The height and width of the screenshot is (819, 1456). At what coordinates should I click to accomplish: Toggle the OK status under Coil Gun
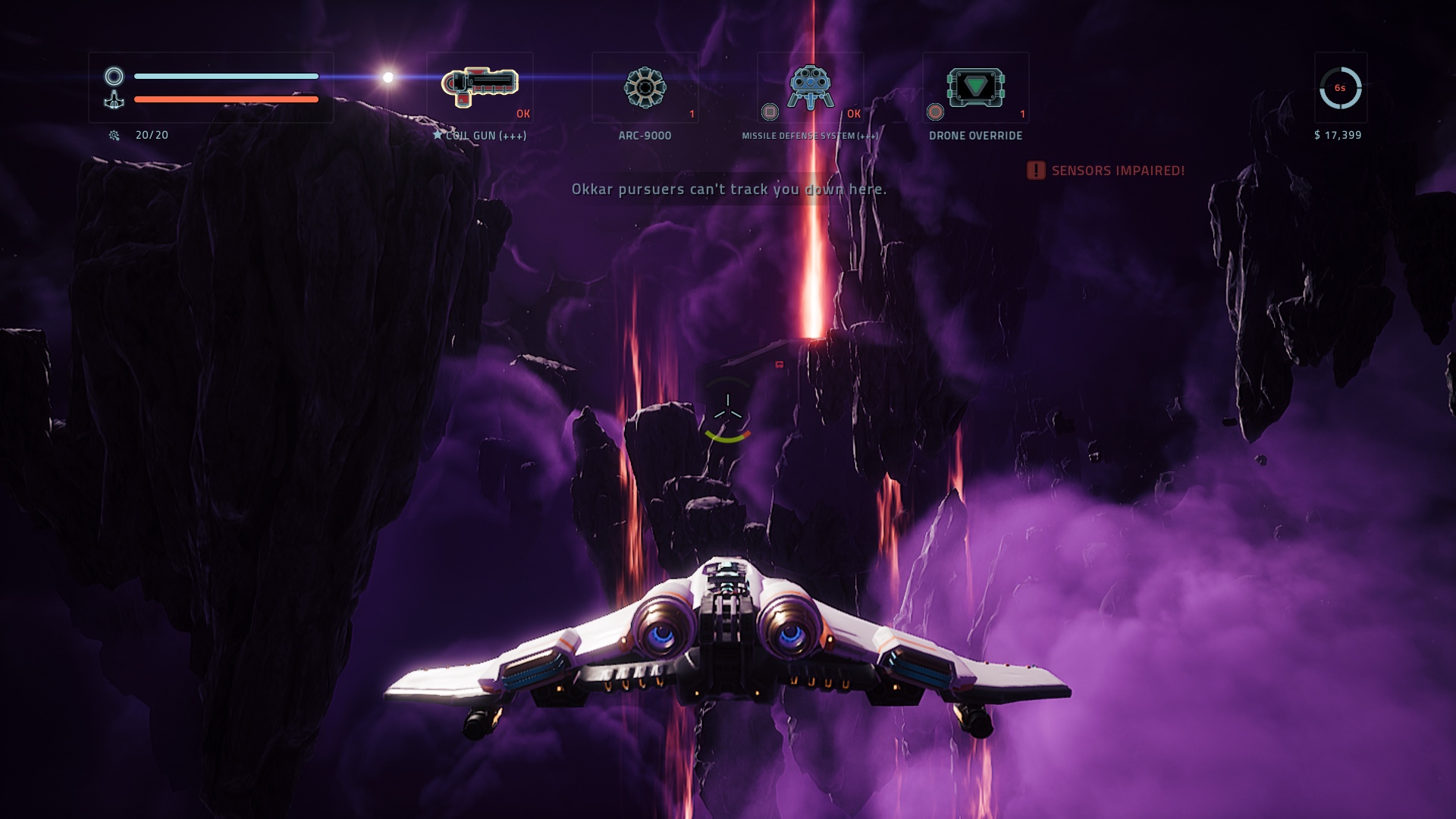click(522, 112)
